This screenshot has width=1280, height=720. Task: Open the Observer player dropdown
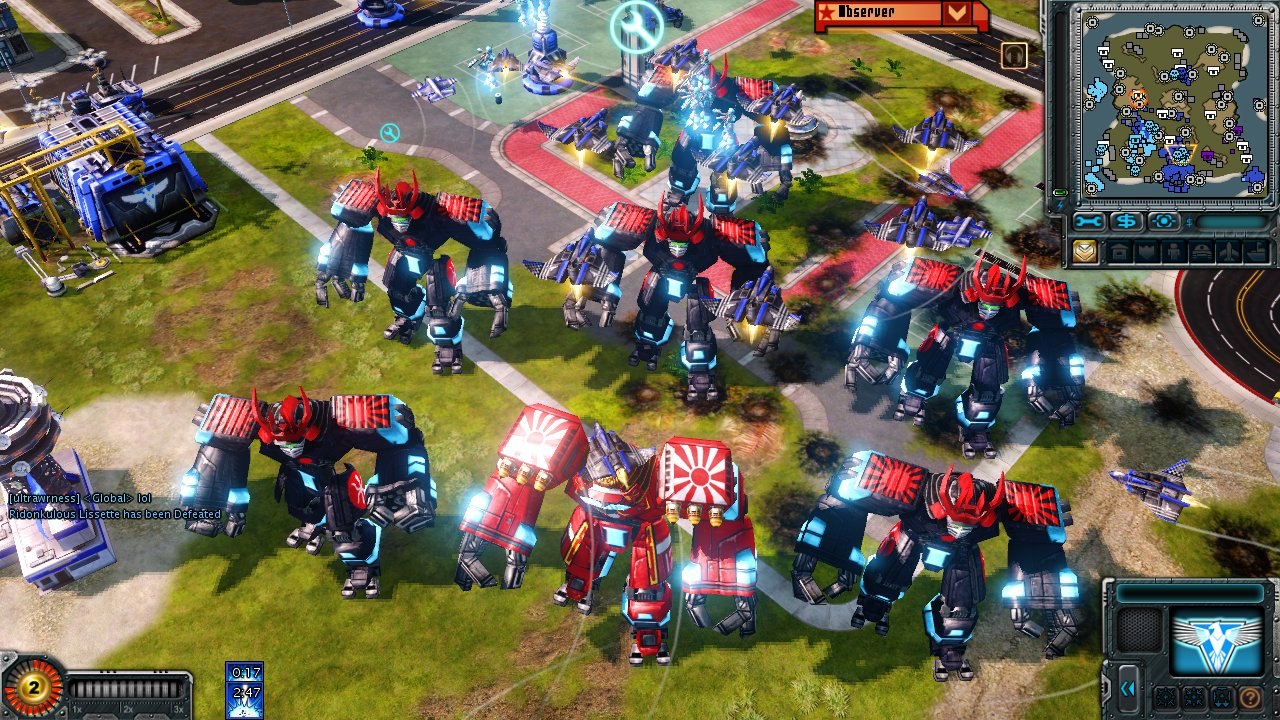coord(957,13)
